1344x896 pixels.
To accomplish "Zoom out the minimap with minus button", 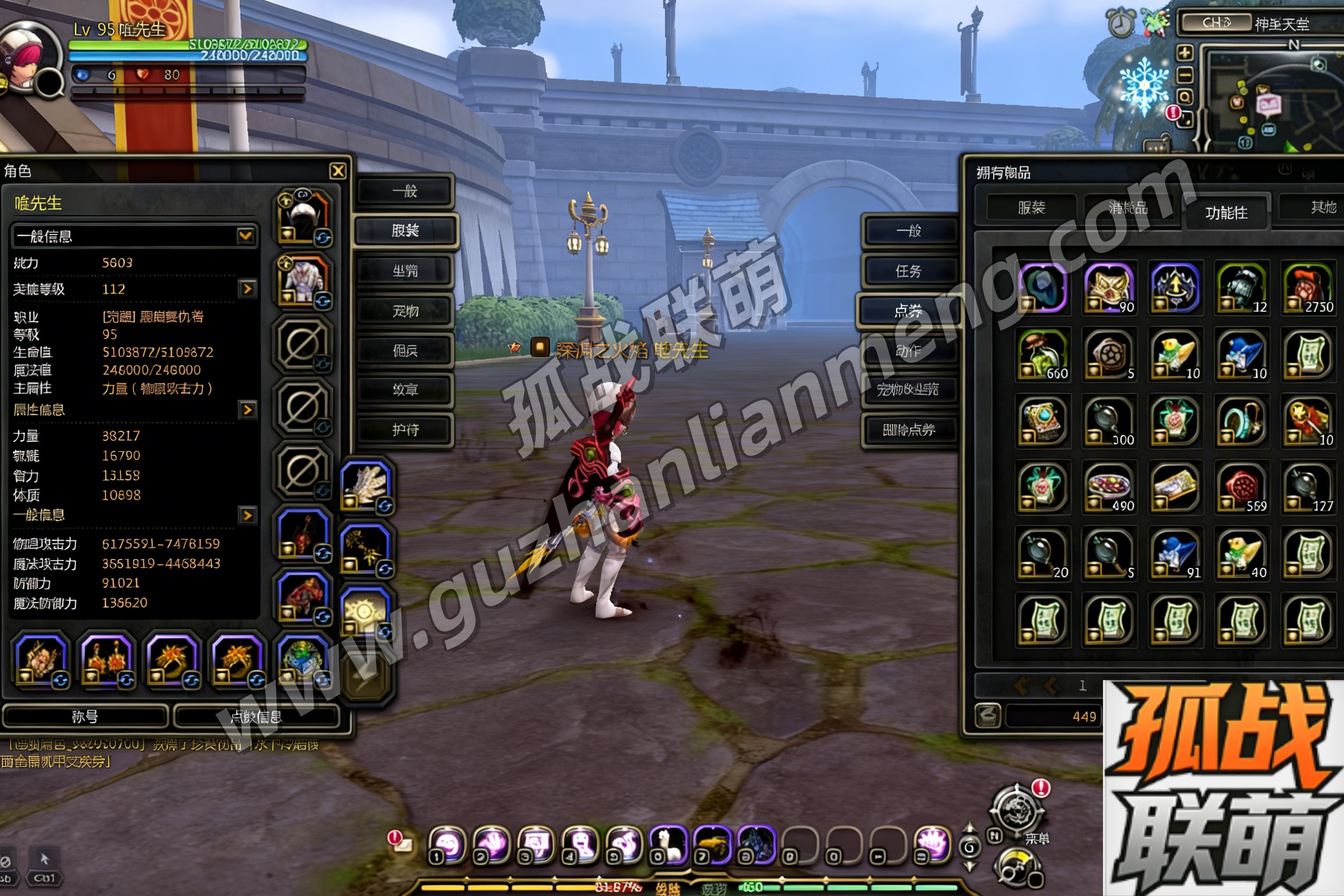I will coord(1184,75).
